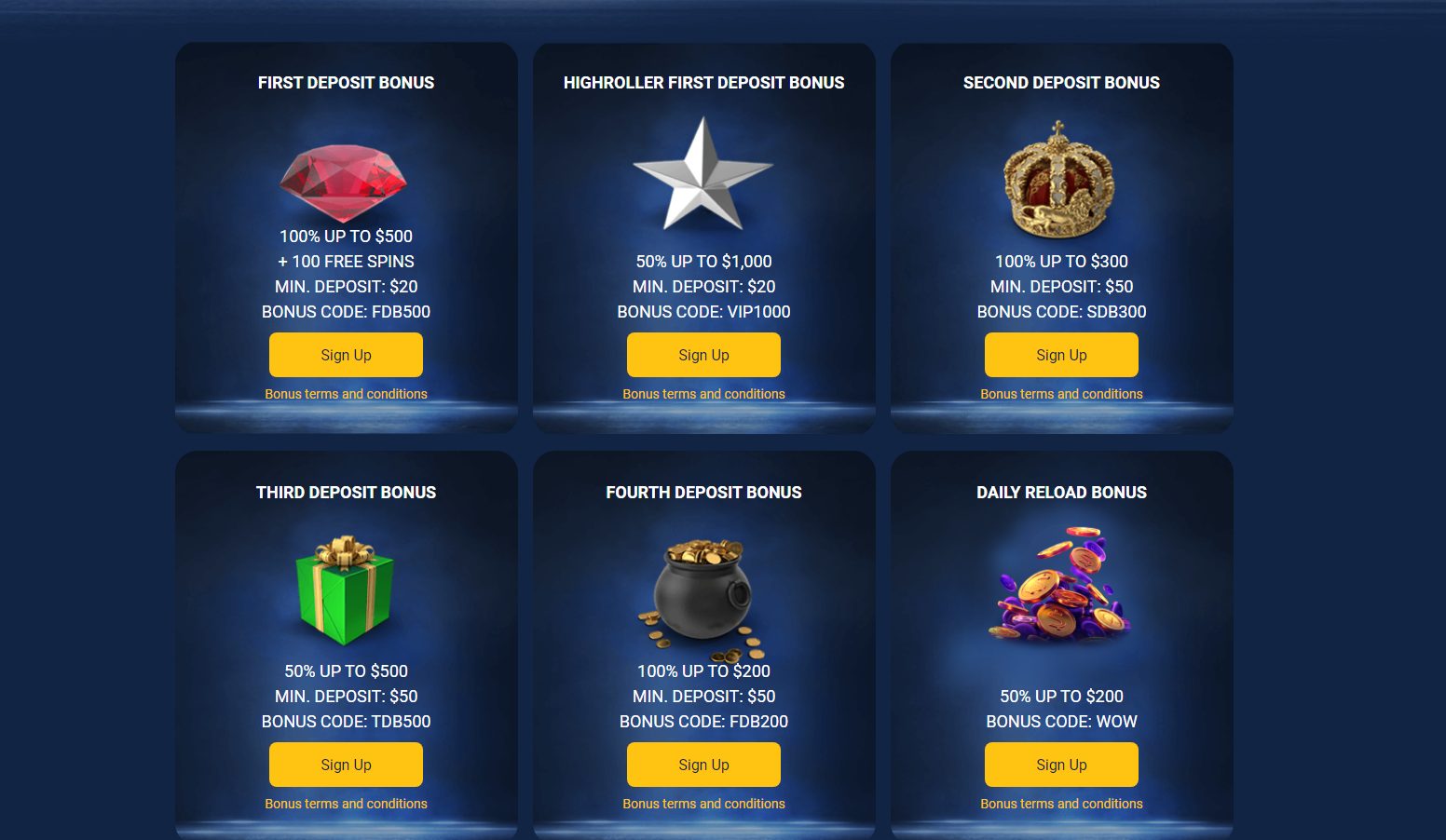Image resolution: width=1446 pixels, height=840 pixels.
Task: Click the Daily Reload Bonus card
Action: [1061, 643]
